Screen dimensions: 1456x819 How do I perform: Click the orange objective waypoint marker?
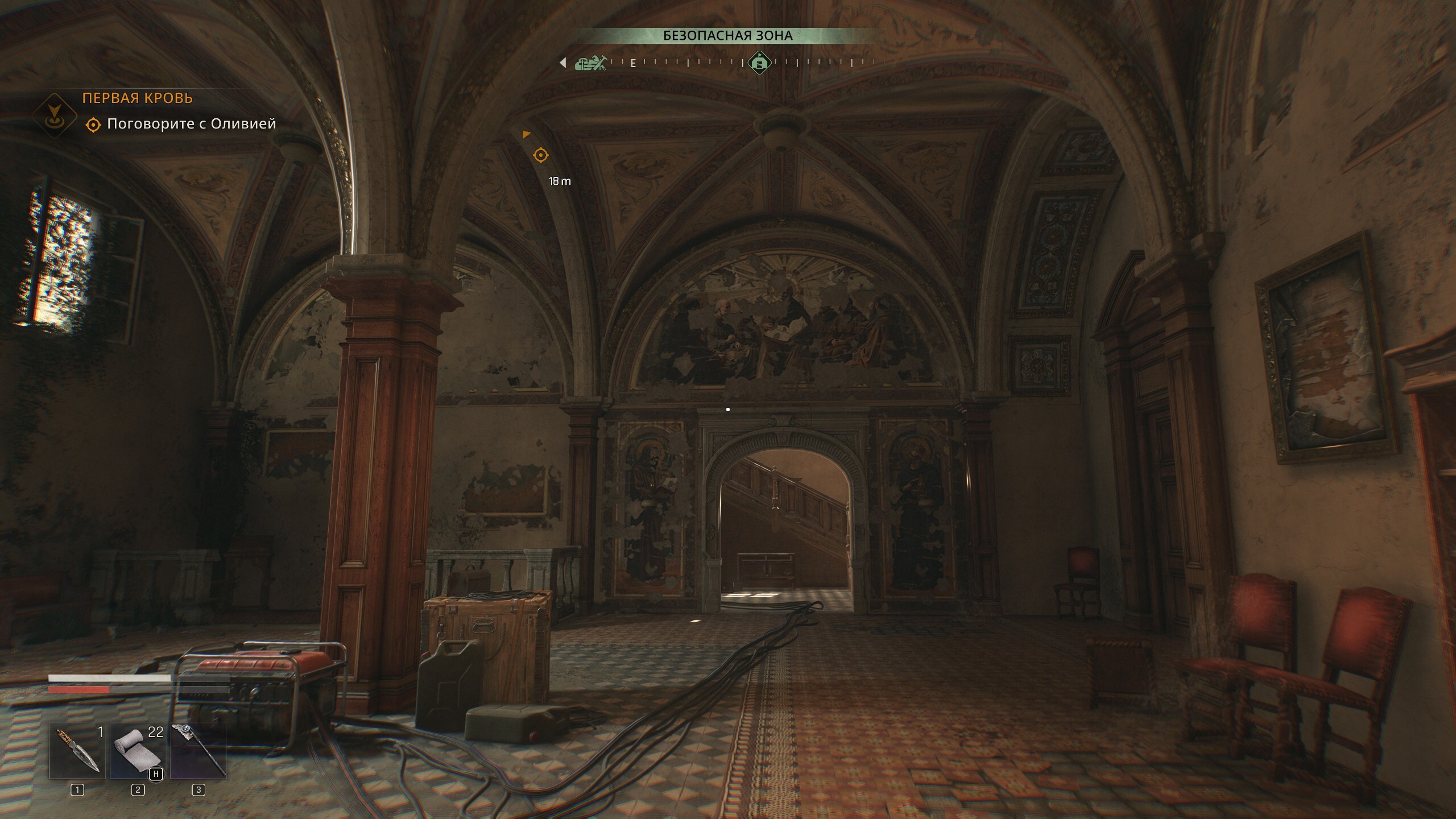tap(541, 155)
